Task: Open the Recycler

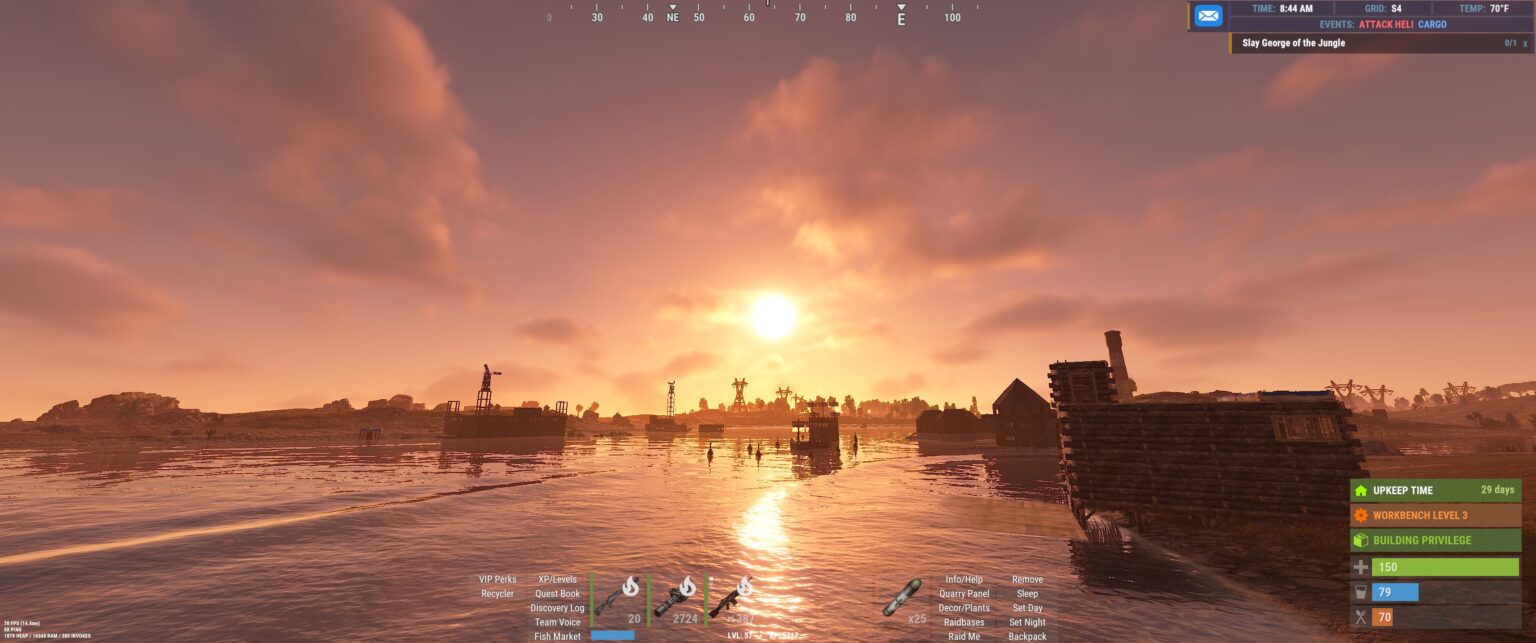Action: click(x=497, y=594)
